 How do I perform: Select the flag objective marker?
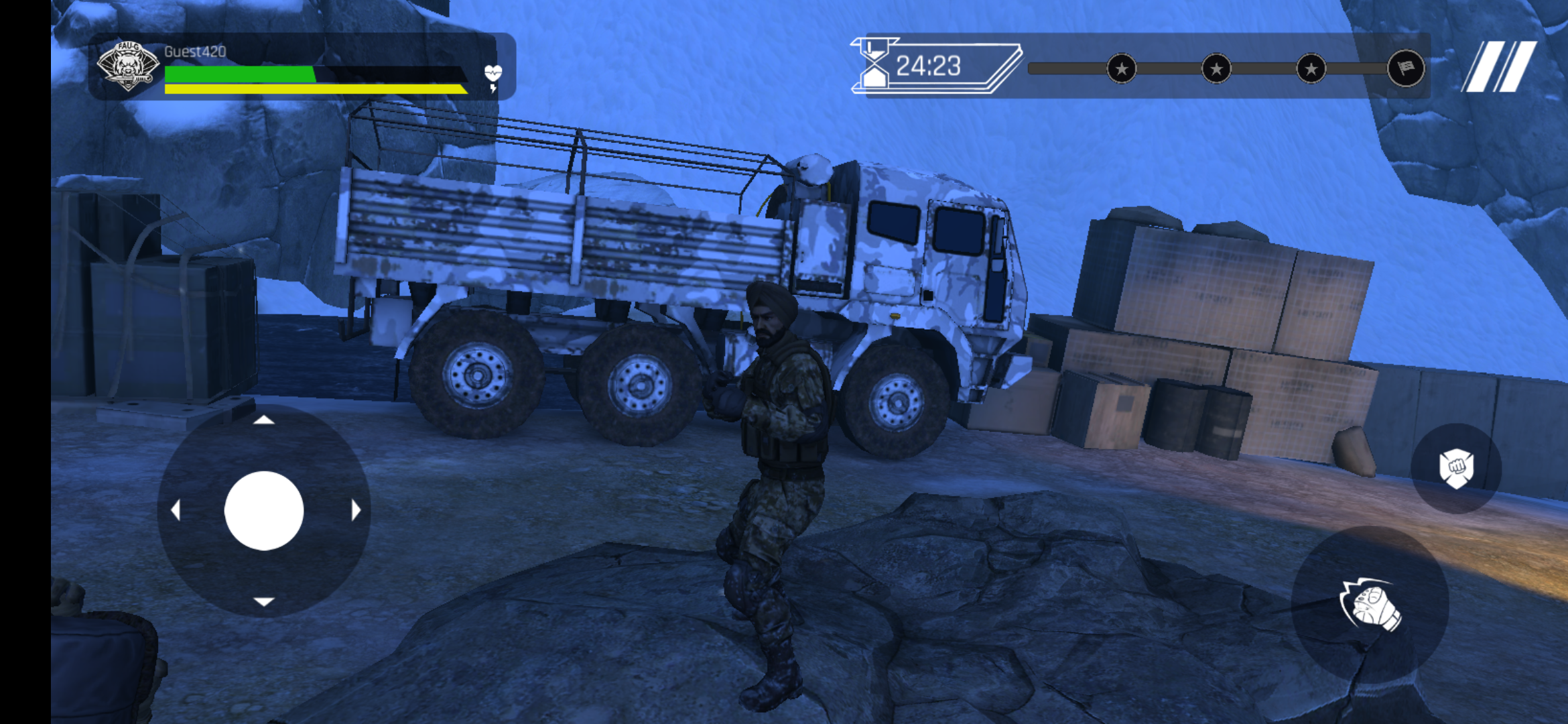(x=1405, y=68)
